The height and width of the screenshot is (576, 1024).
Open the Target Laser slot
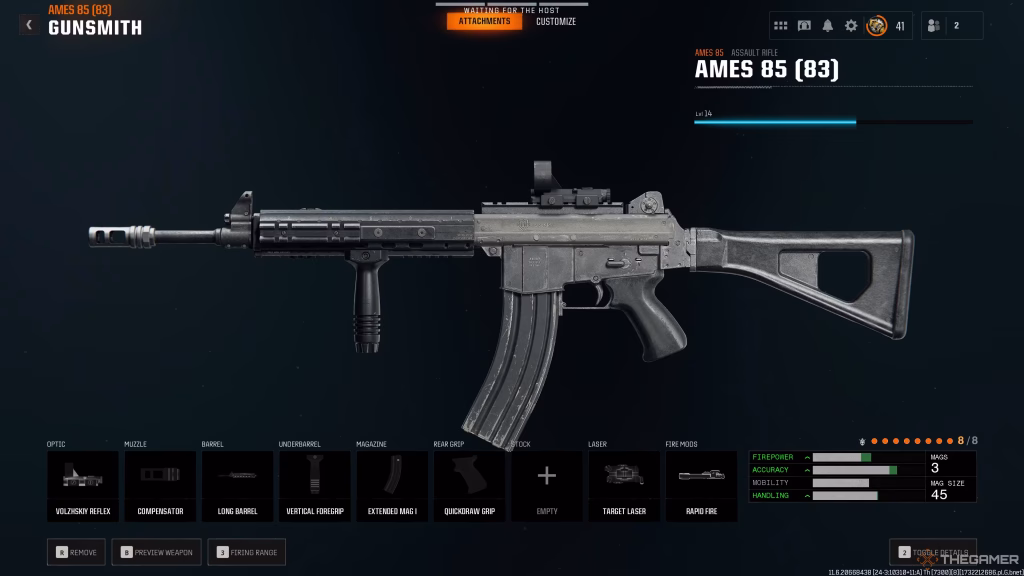point(624,486)
